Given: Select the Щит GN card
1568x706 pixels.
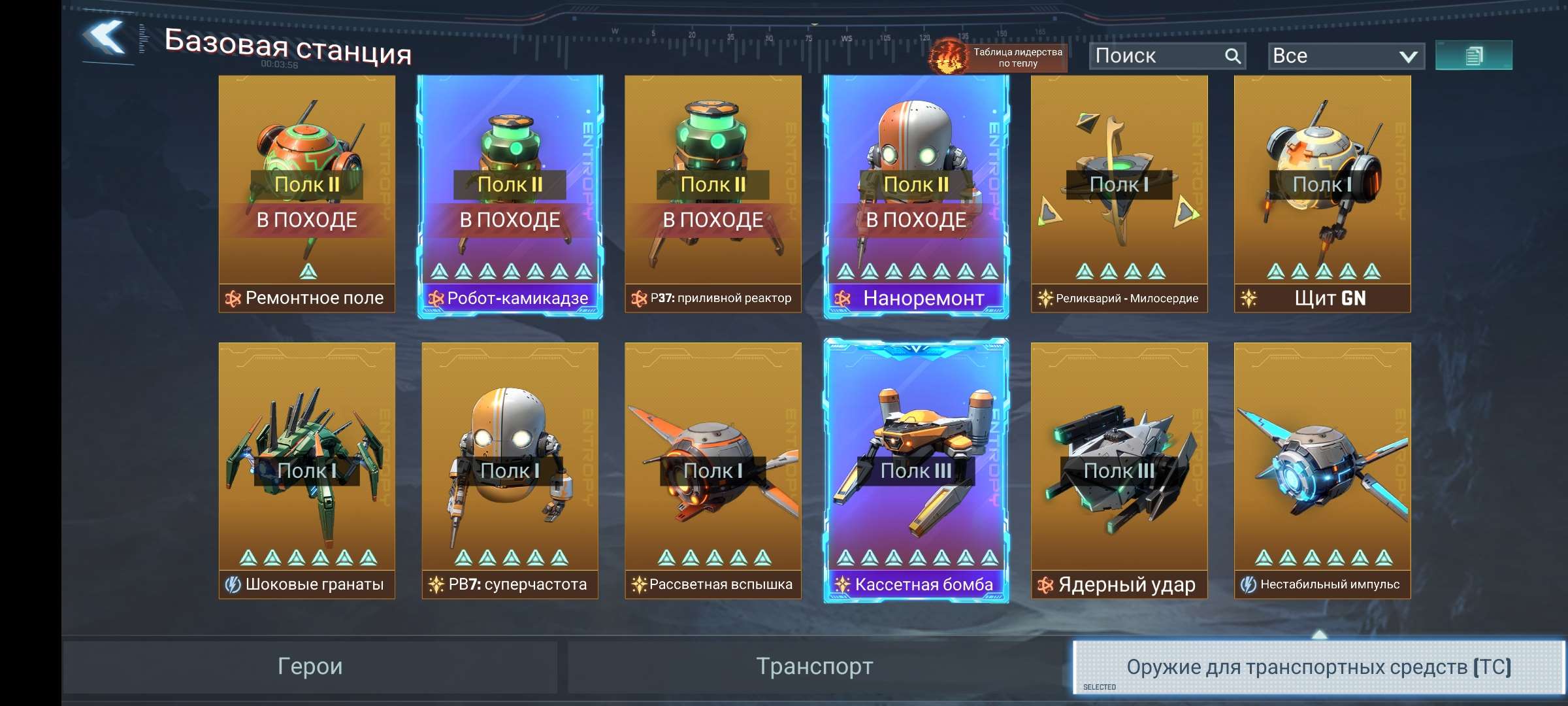Looking at the screenshot, I should pyautogui.click(x=1322, y=193).
